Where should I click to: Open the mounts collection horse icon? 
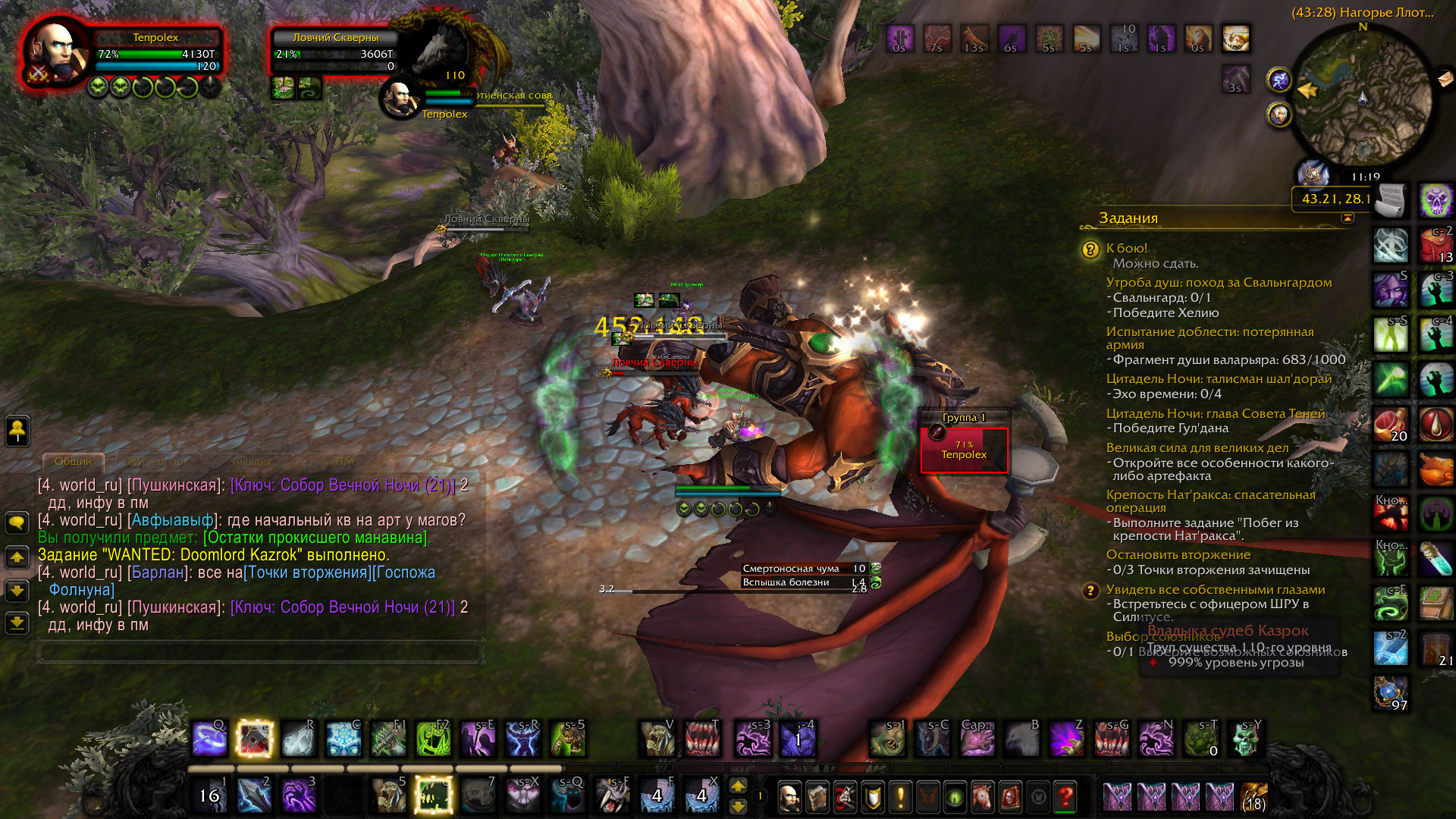click(x=983, y=797)
